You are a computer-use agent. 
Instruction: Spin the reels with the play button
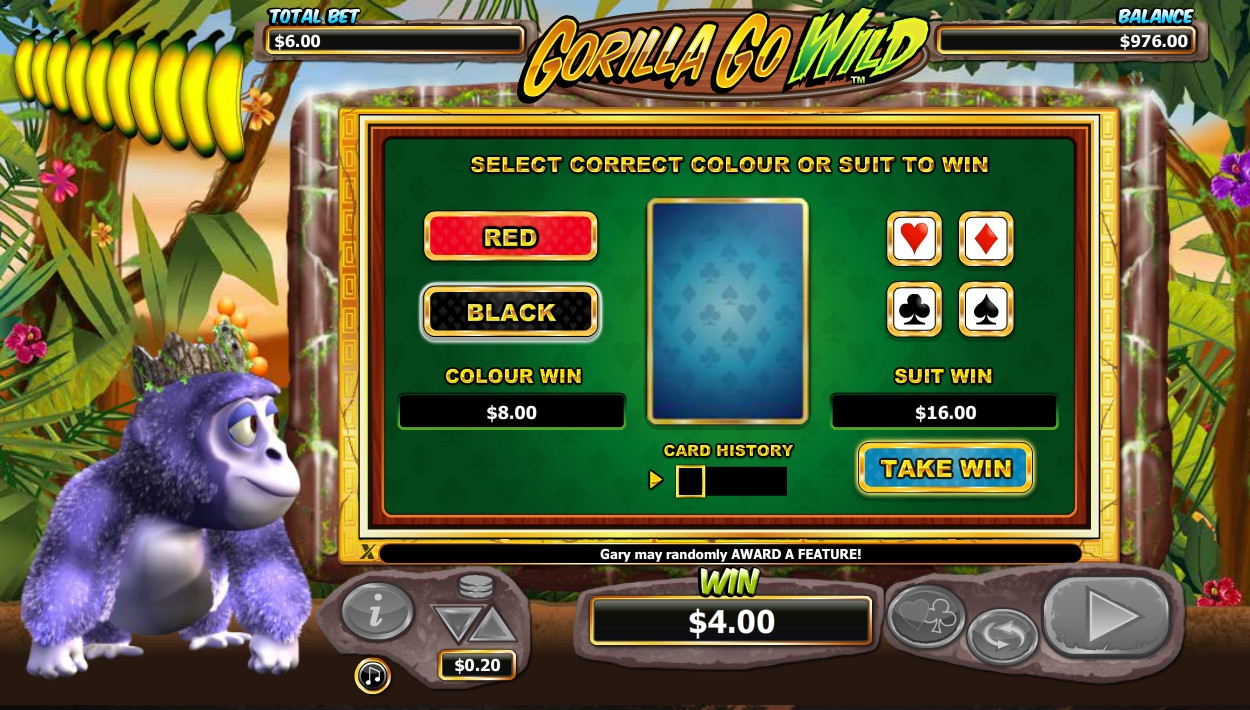(1106, 616)
